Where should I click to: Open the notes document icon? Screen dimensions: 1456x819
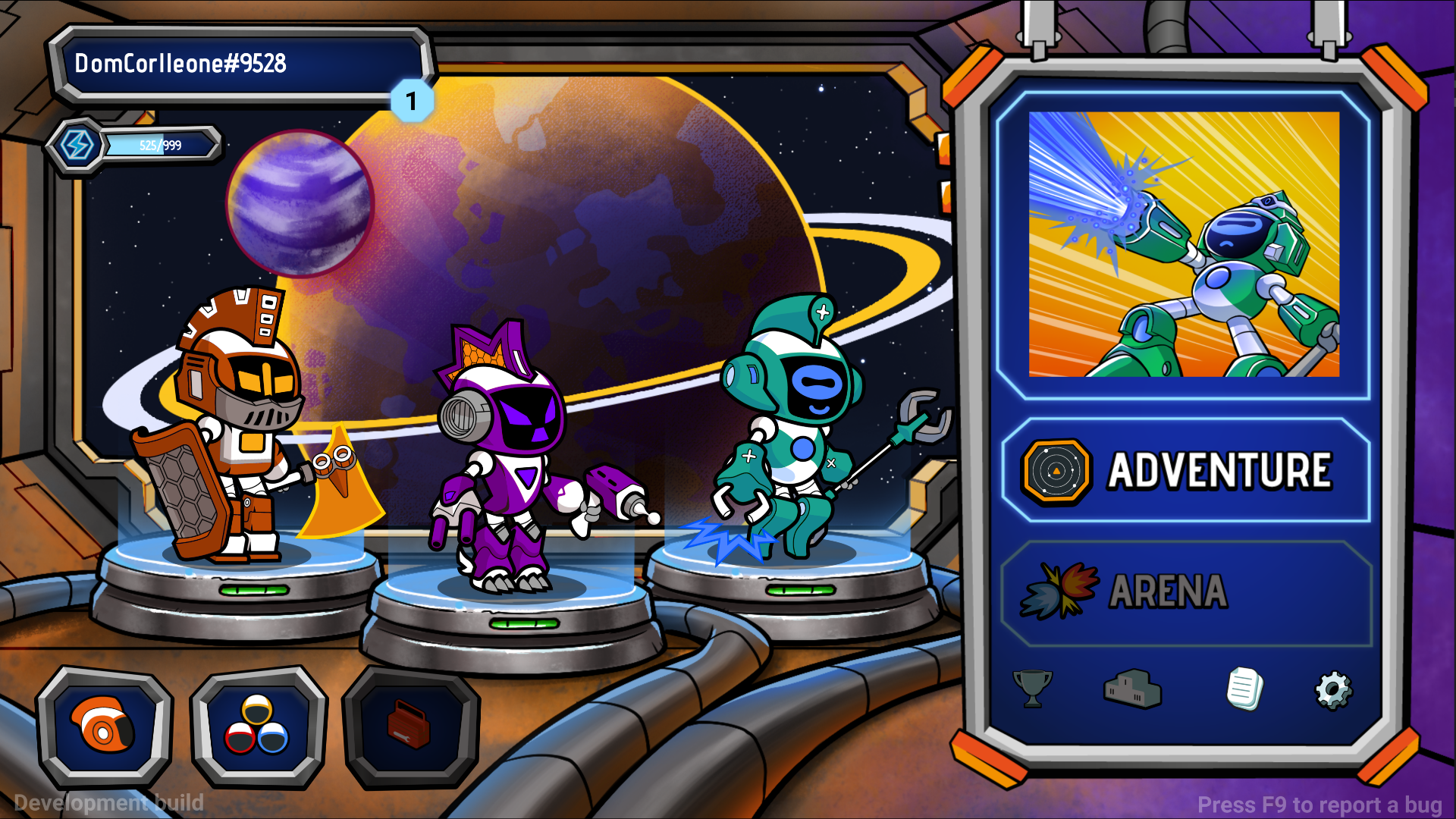point(1244,689)
